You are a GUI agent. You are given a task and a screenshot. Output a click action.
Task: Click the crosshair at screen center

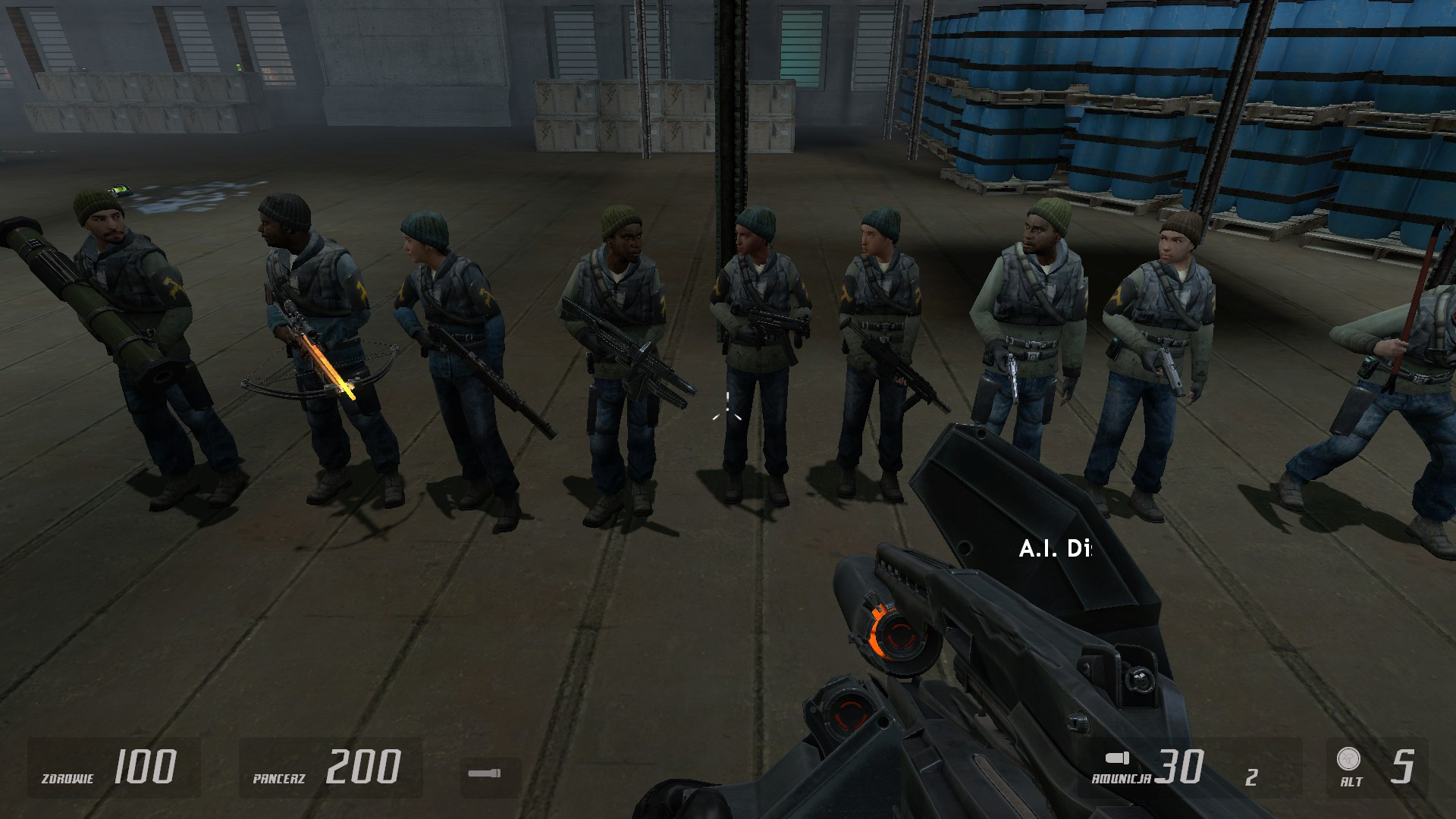click(x=726, y=409)
